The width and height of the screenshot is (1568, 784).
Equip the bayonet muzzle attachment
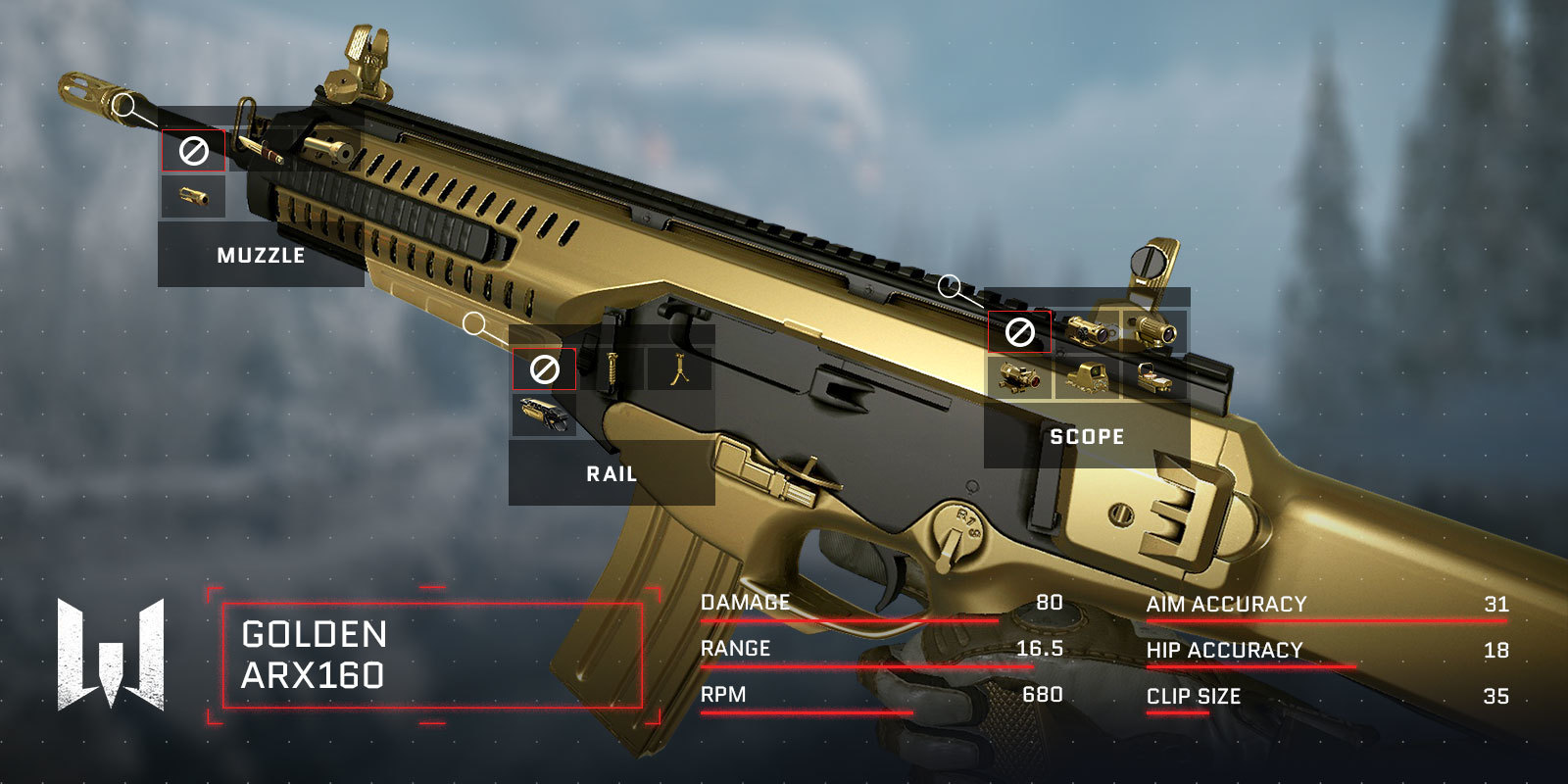click(x=261, y=151)
